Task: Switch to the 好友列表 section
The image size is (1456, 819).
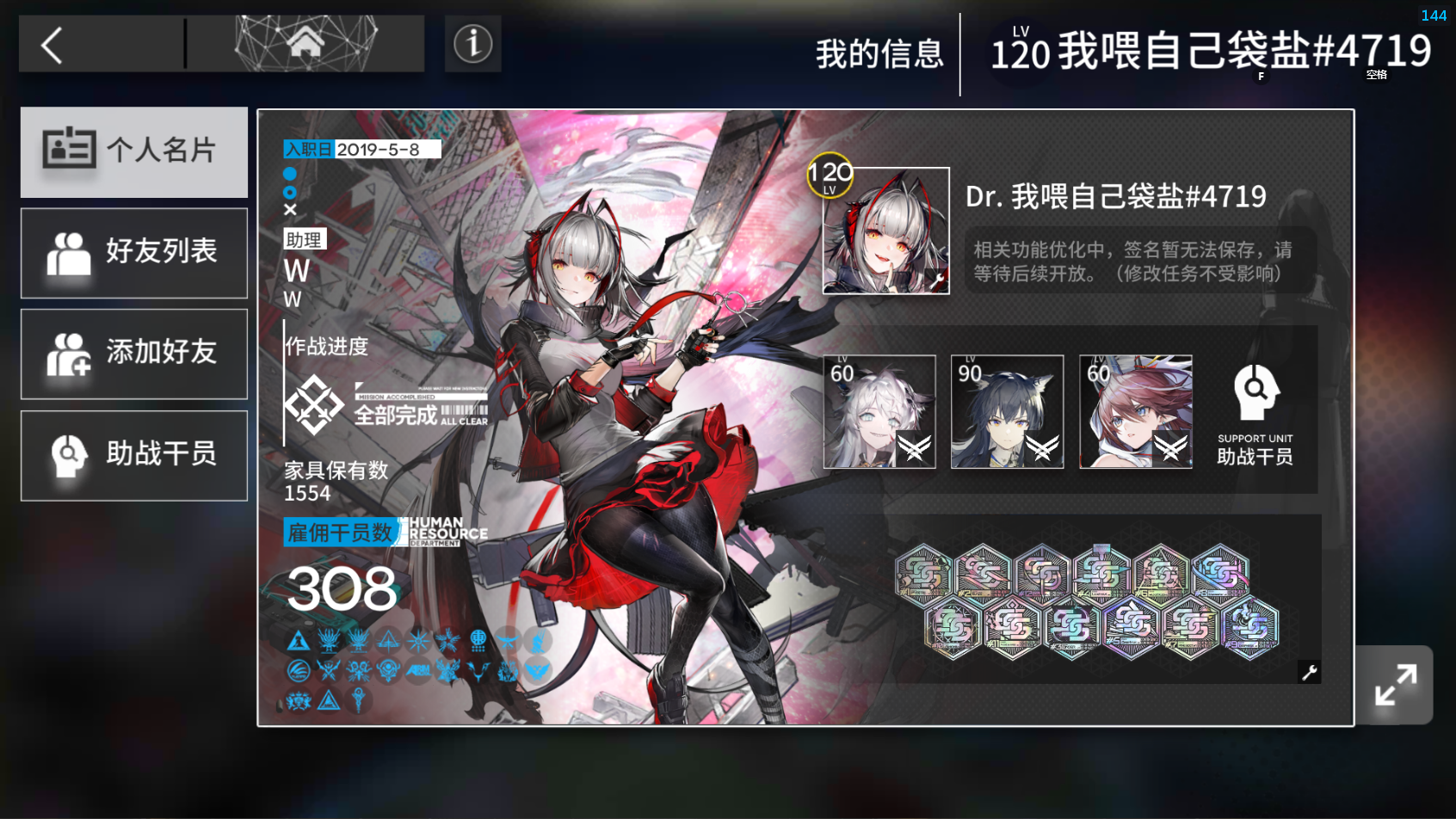Action: click(133, 252)
